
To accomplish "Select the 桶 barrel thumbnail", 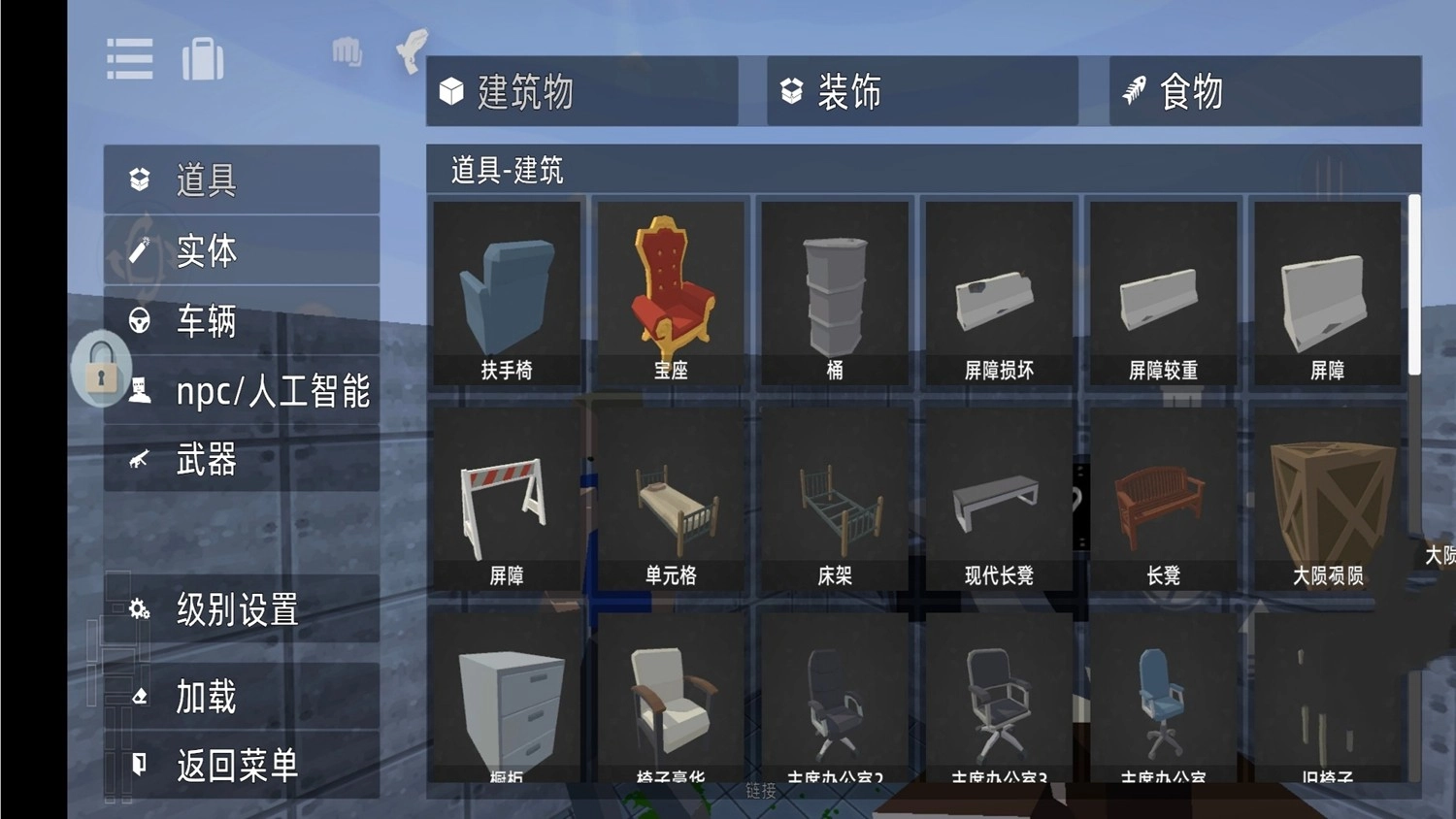I will click(x=835, y=291).
